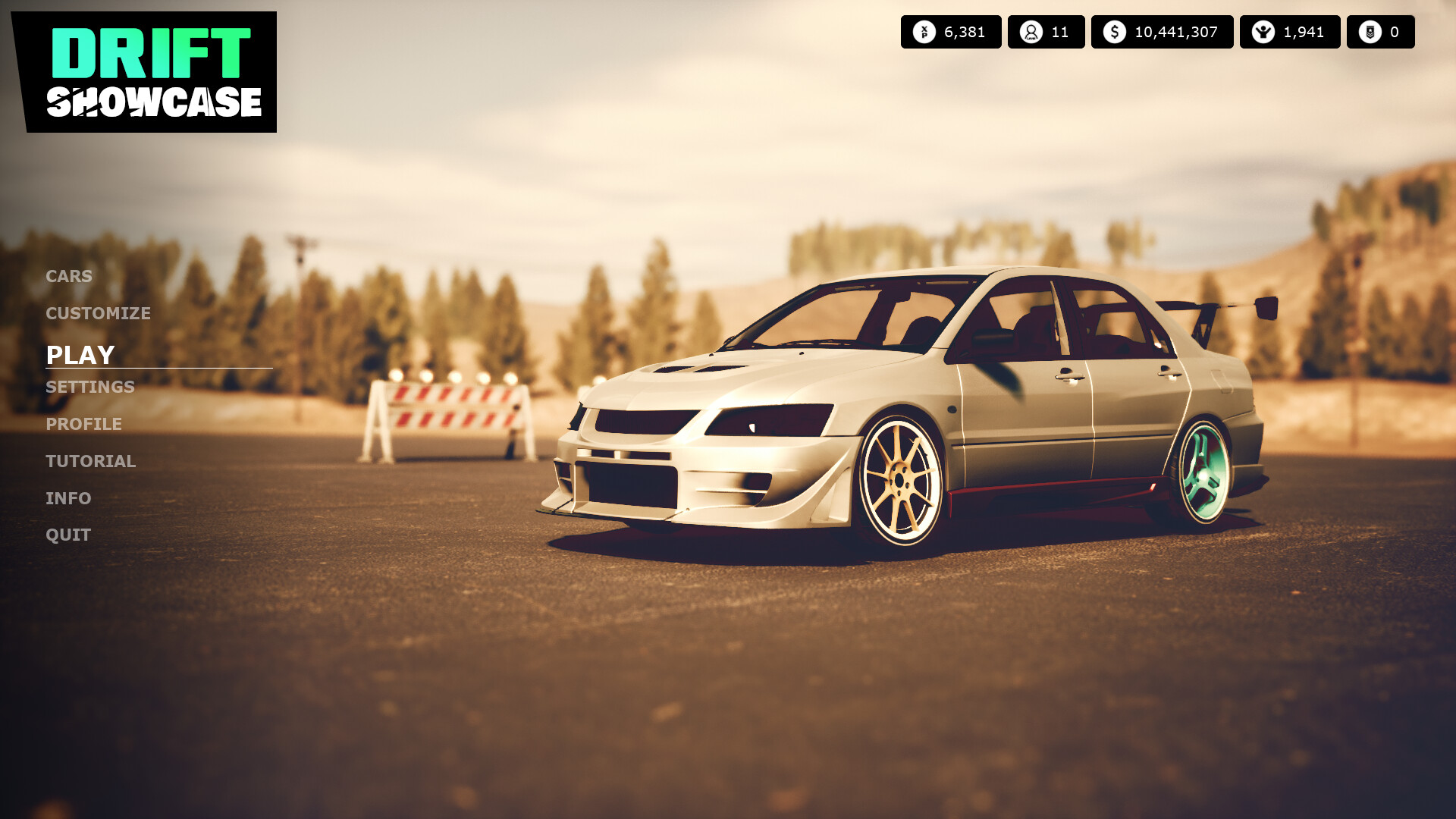Viewport: 1456px width, 819px height.
Task: Click the level 11 status indicator
Action: (1046, 32)
